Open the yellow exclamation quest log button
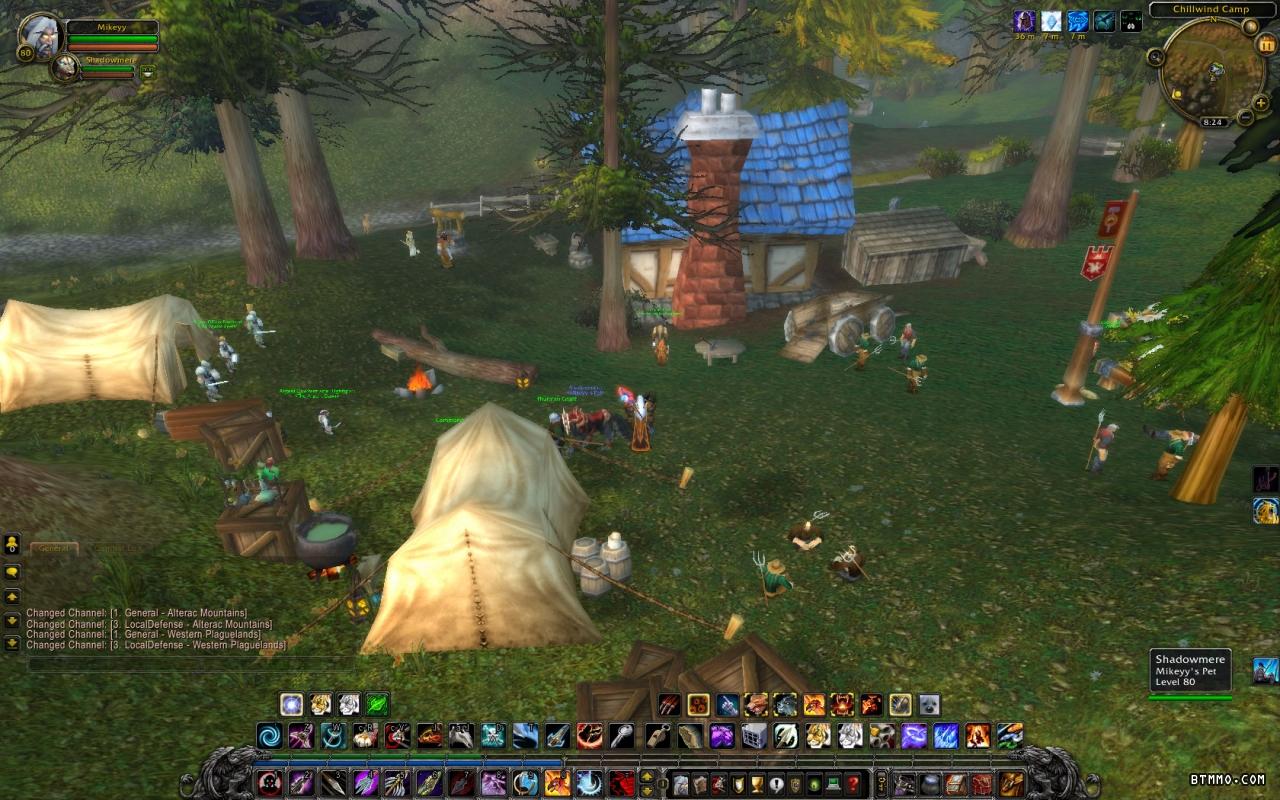 click(777, 784)
